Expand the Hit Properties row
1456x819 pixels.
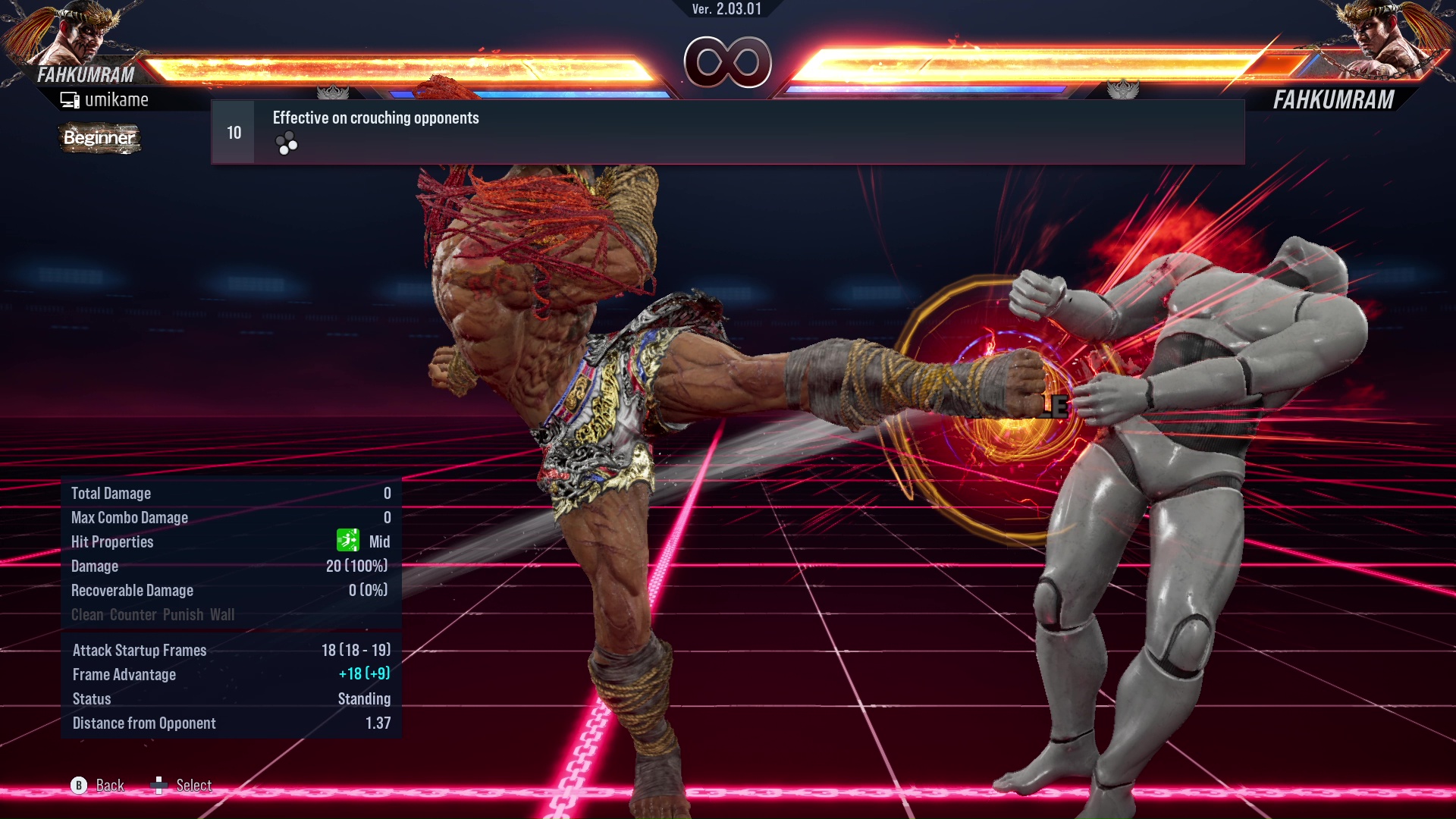(111, 541)
